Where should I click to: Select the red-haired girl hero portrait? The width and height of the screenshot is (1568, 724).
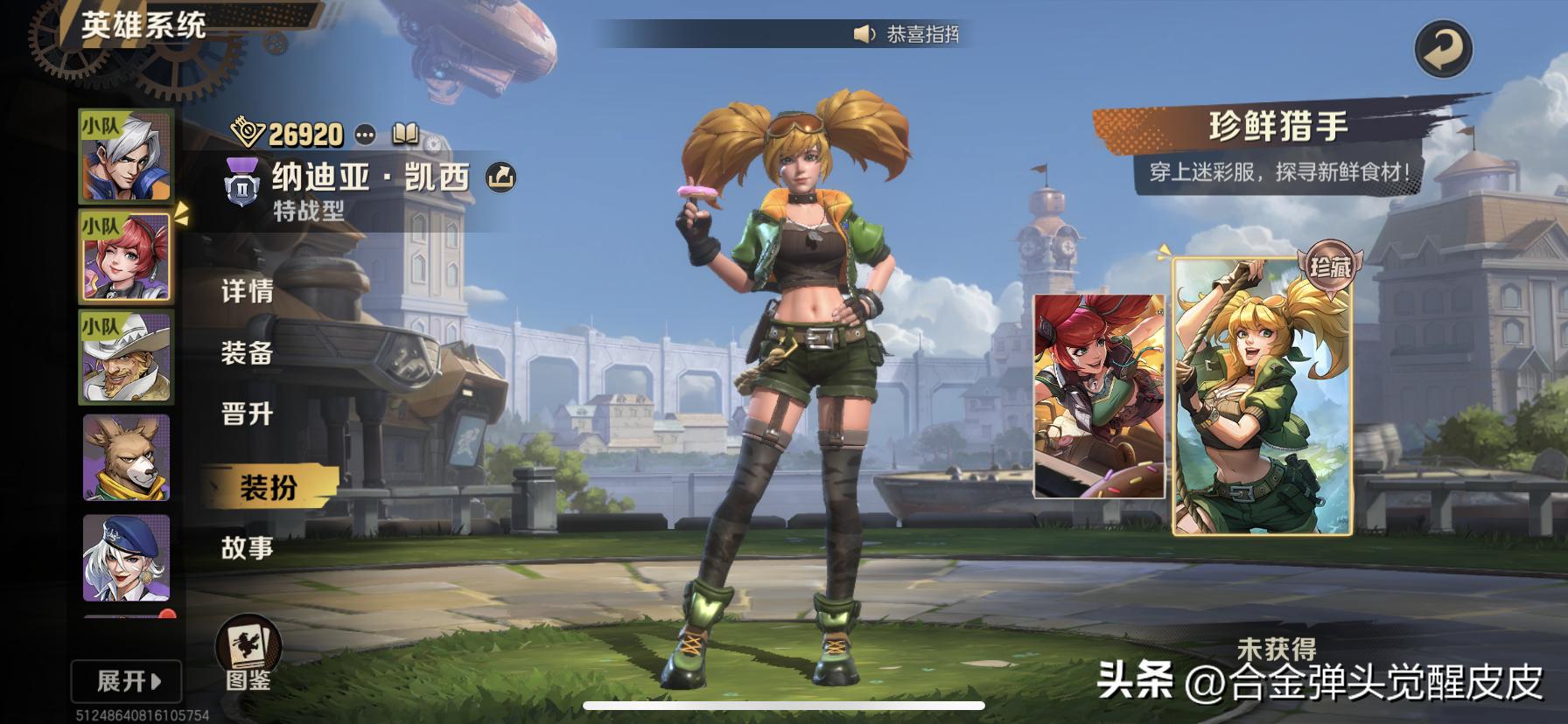tap(126, 257)
